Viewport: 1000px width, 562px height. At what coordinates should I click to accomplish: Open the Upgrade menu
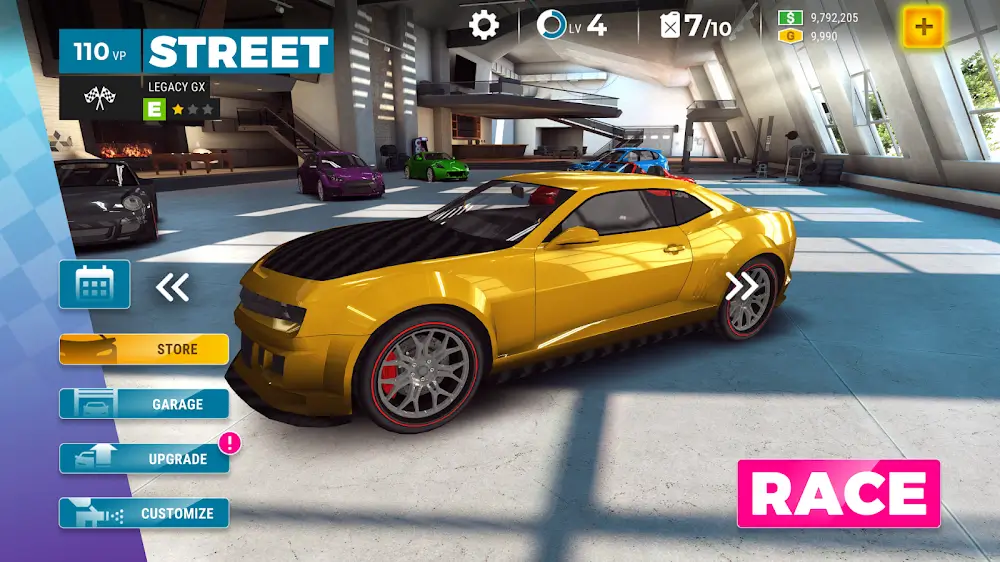coord(144,459)
